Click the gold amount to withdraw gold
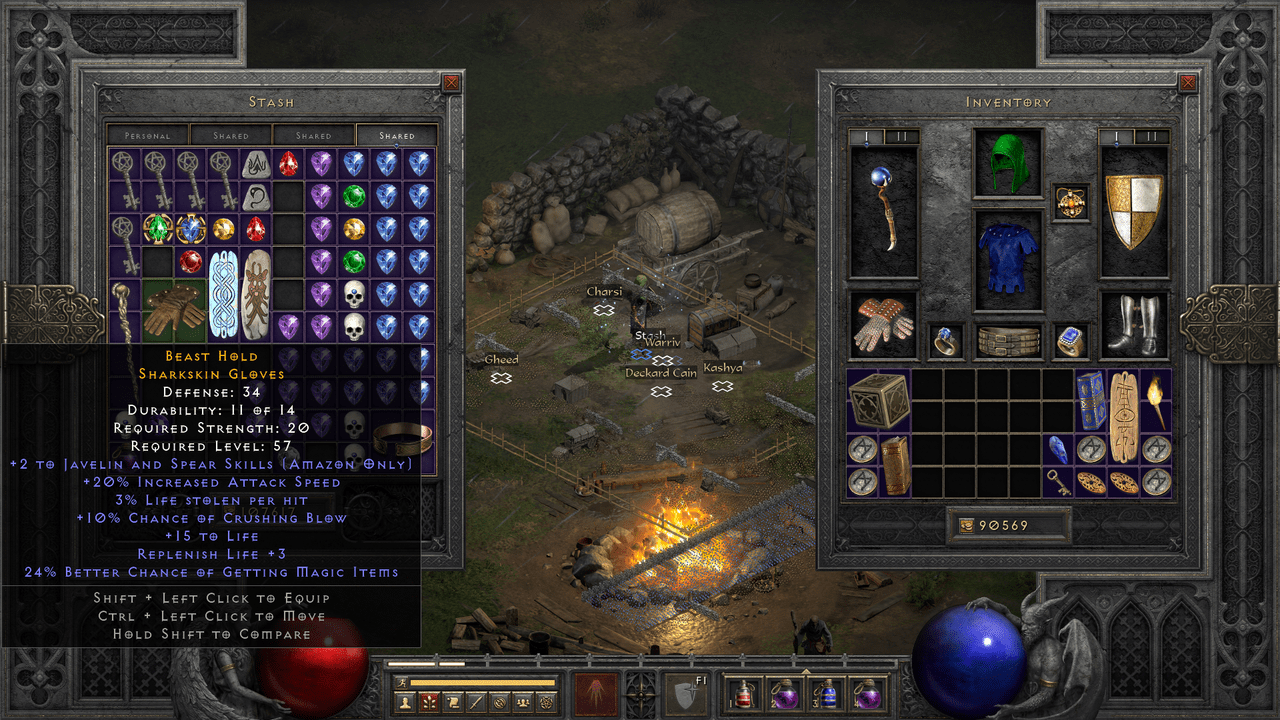1280x720 pixels. (x=1010, y=524)
